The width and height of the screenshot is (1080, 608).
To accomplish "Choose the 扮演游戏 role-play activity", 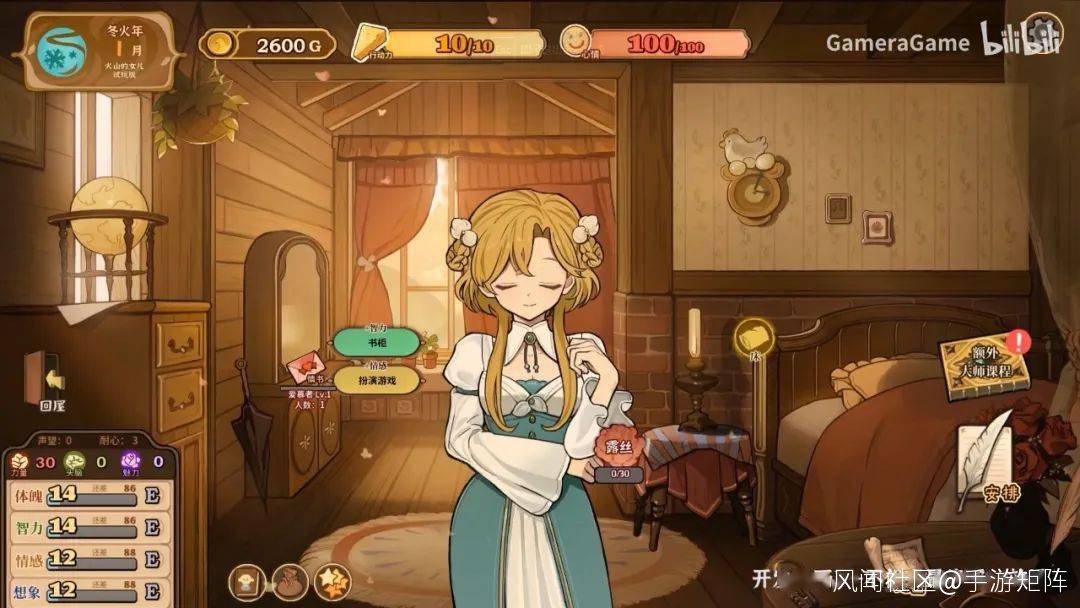I will click(x=375, y=379).
